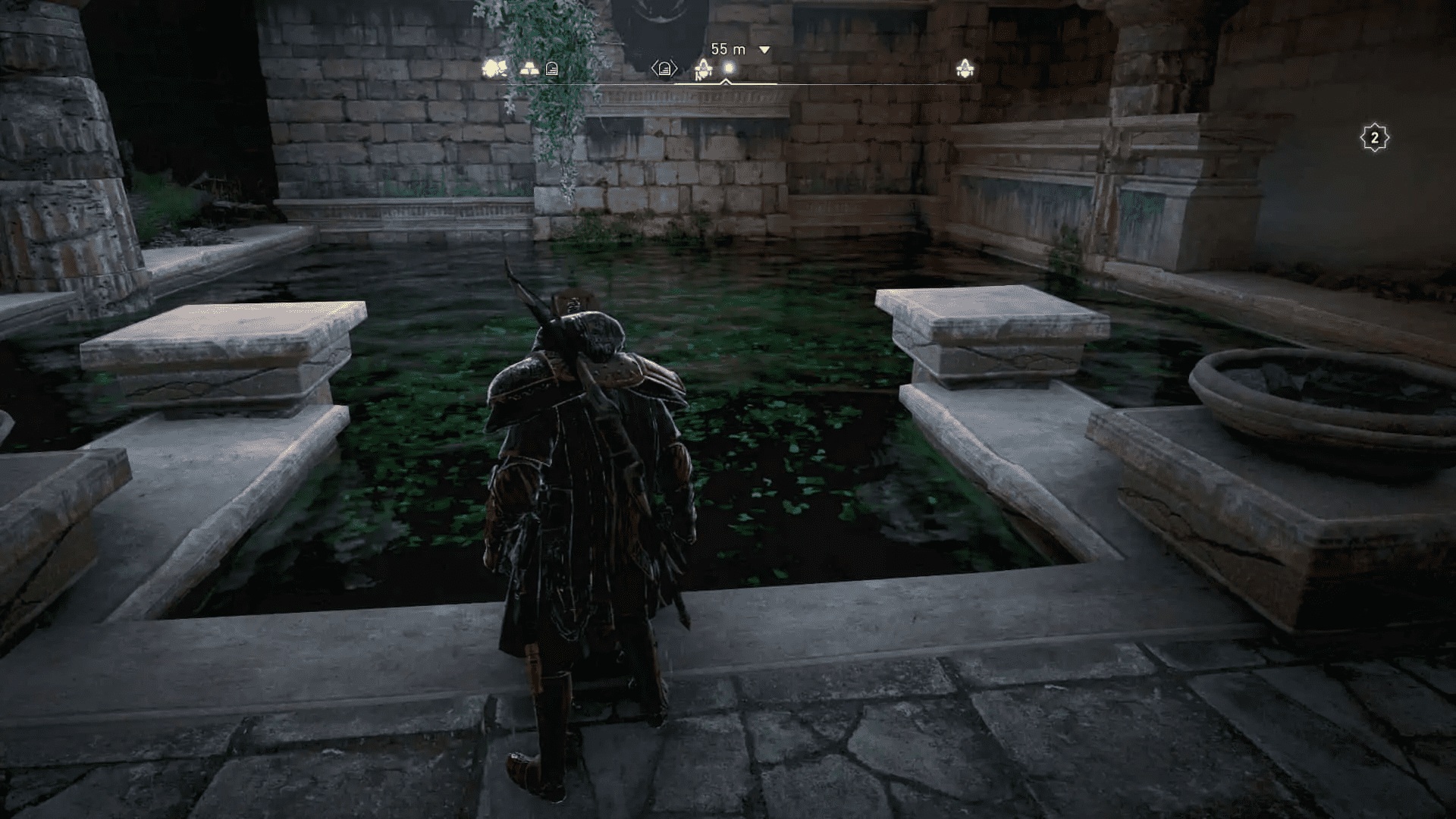Viewport: 1456px width, 819px height.
Task: Click the leftmost cluster marker on the compass
Action: pos(493,67)
